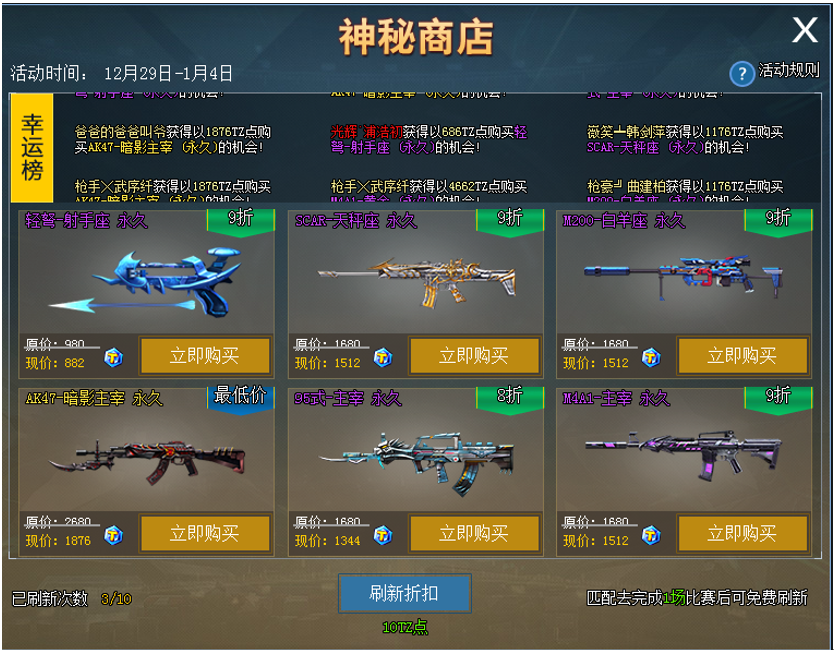Buy the 轻弩-射手座 crossbow now
The height and width of the screenshot is (650, 834).
(x=205, y=356)
